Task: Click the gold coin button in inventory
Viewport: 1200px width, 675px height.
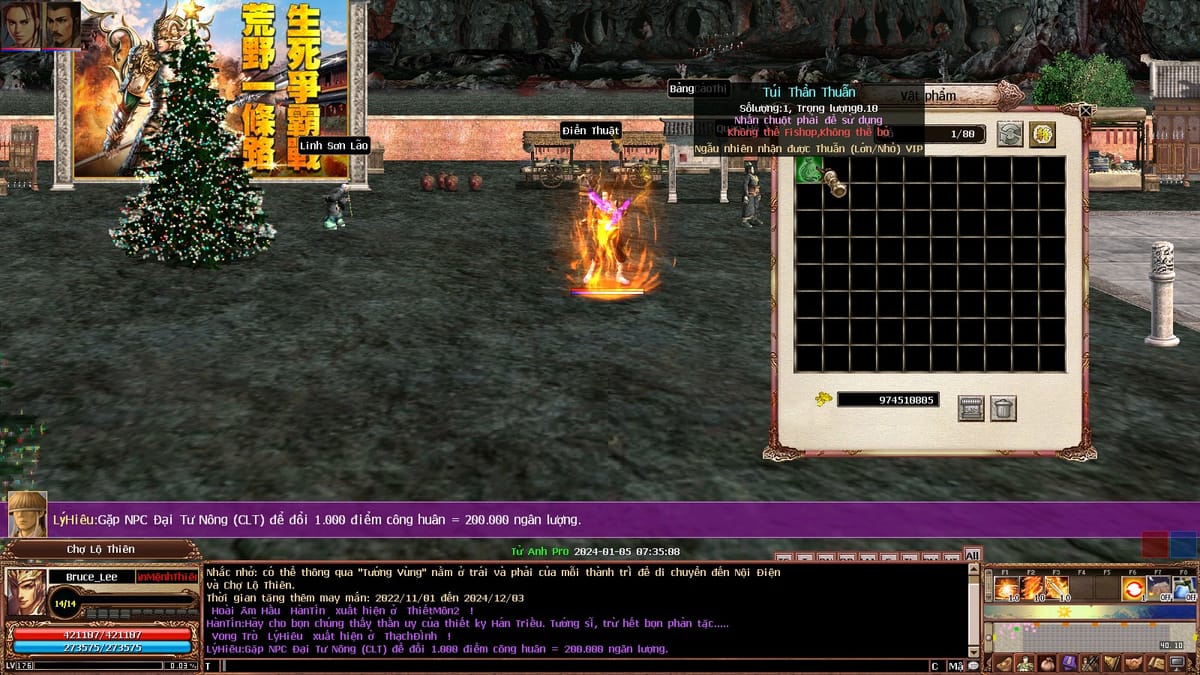Action: (1043, 134)
